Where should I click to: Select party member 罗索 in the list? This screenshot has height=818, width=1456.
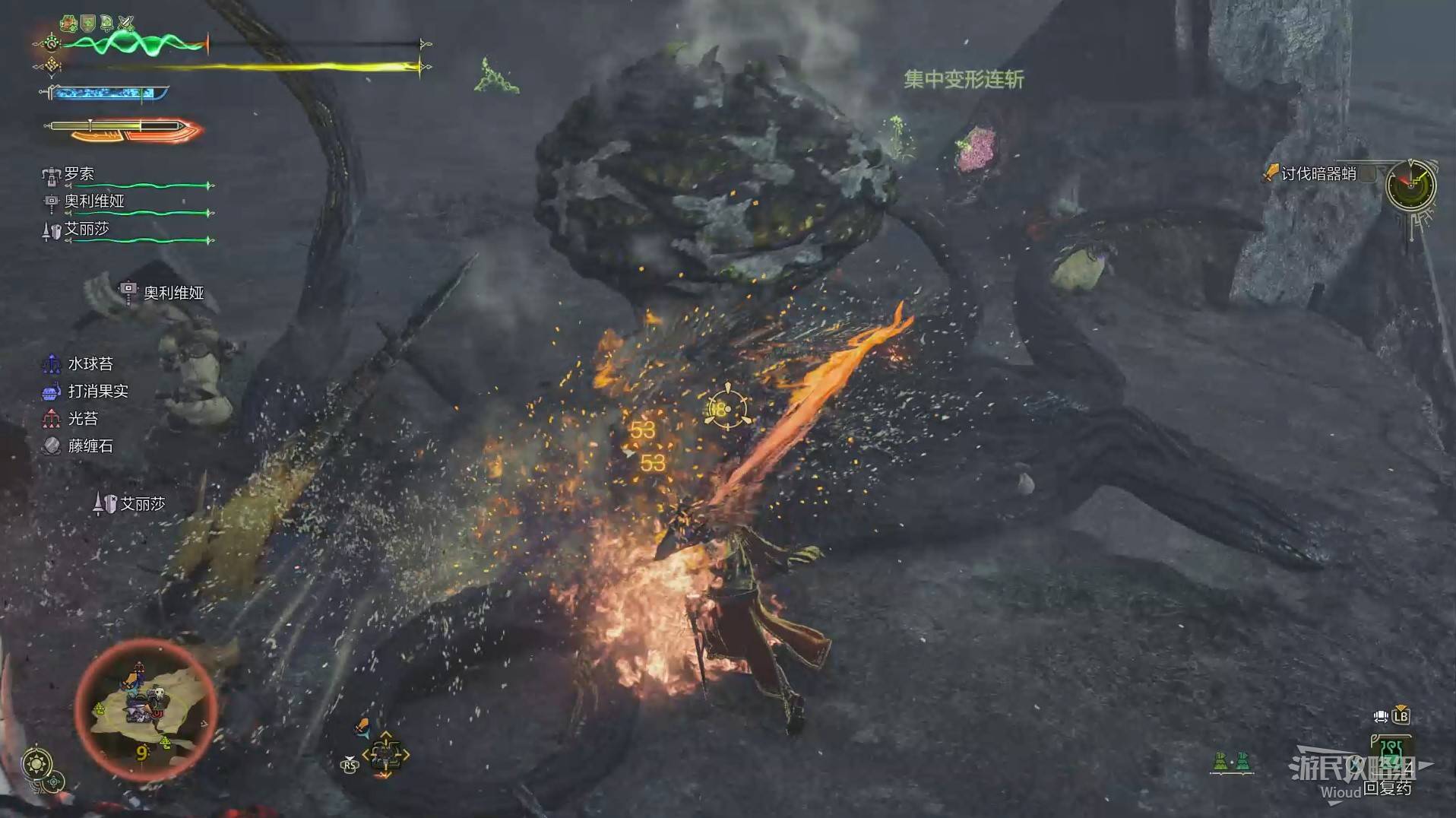tap(79, 175)
